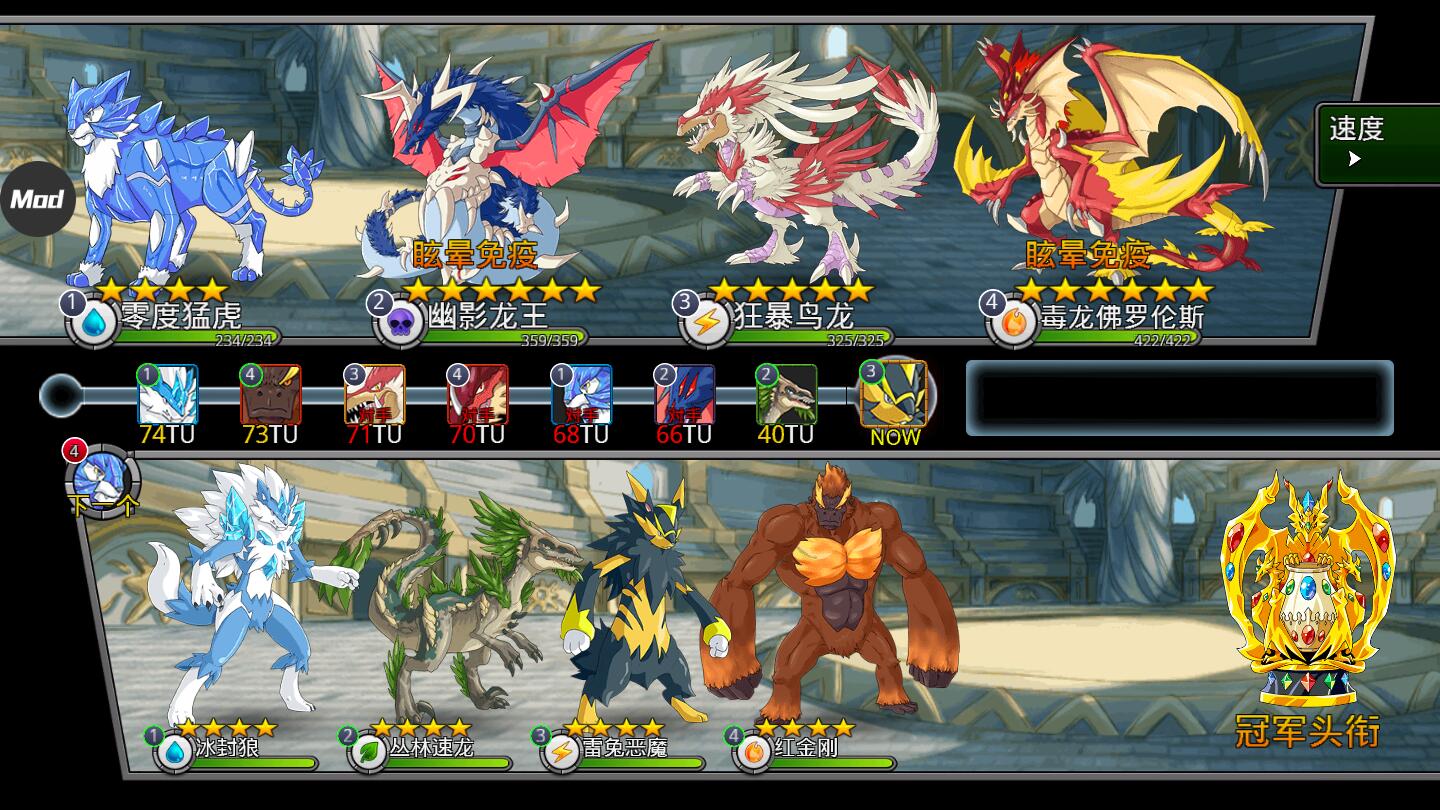Choose ally 雷兔恶魔 nameplate
This screenshot has height=810, width=1440.
tap(624, 748)
